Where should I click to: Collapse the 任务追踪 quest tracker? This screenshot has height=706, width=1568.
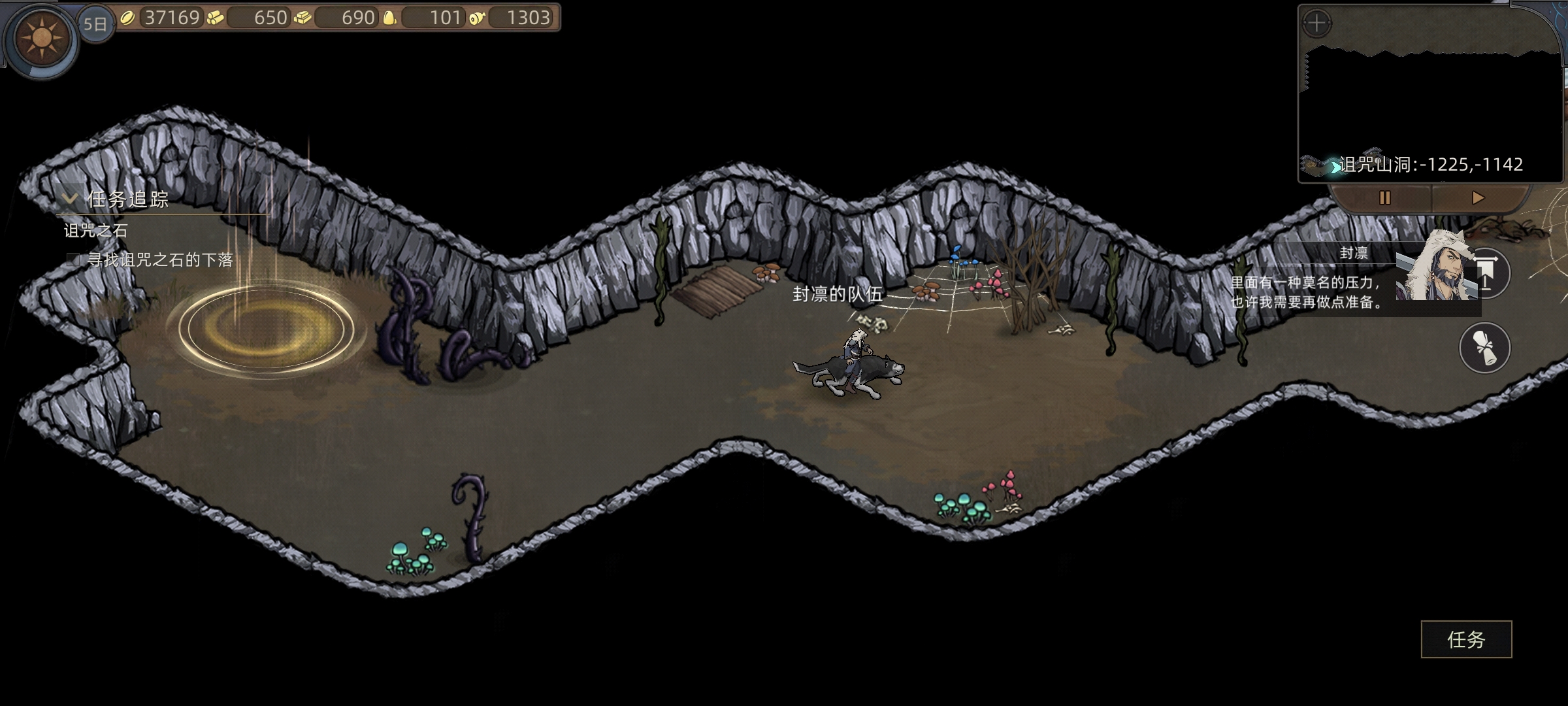[x=69, y=198]
